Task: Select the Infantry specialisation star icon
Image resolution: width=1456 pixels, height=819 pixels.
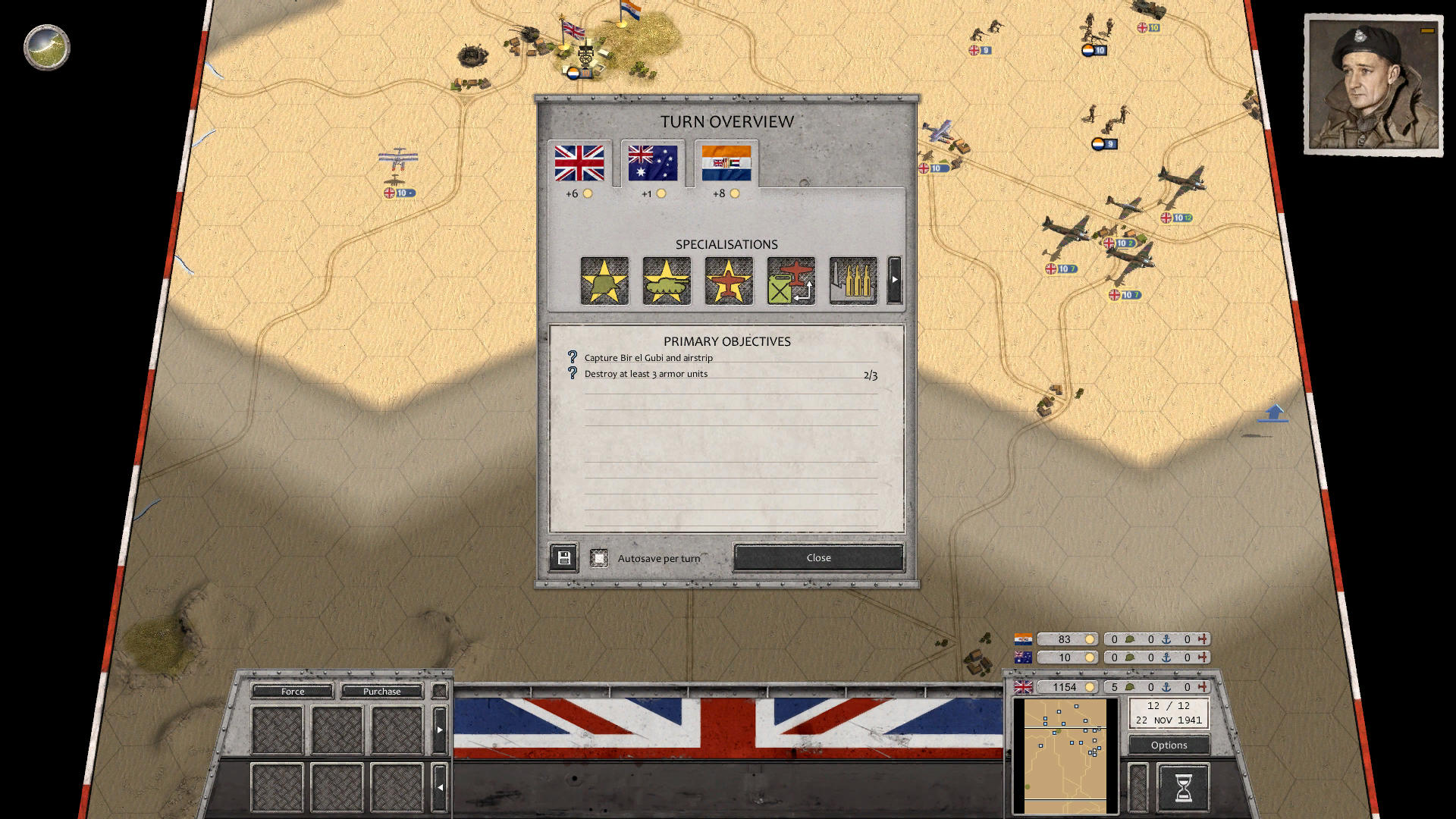Action: [604, 280]
